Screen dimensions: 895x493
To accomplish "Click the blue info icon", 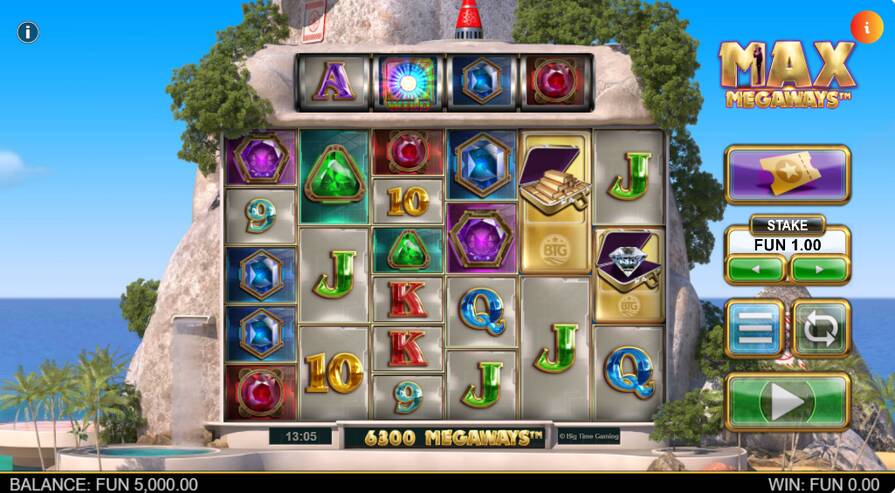I will coord(28,32).
